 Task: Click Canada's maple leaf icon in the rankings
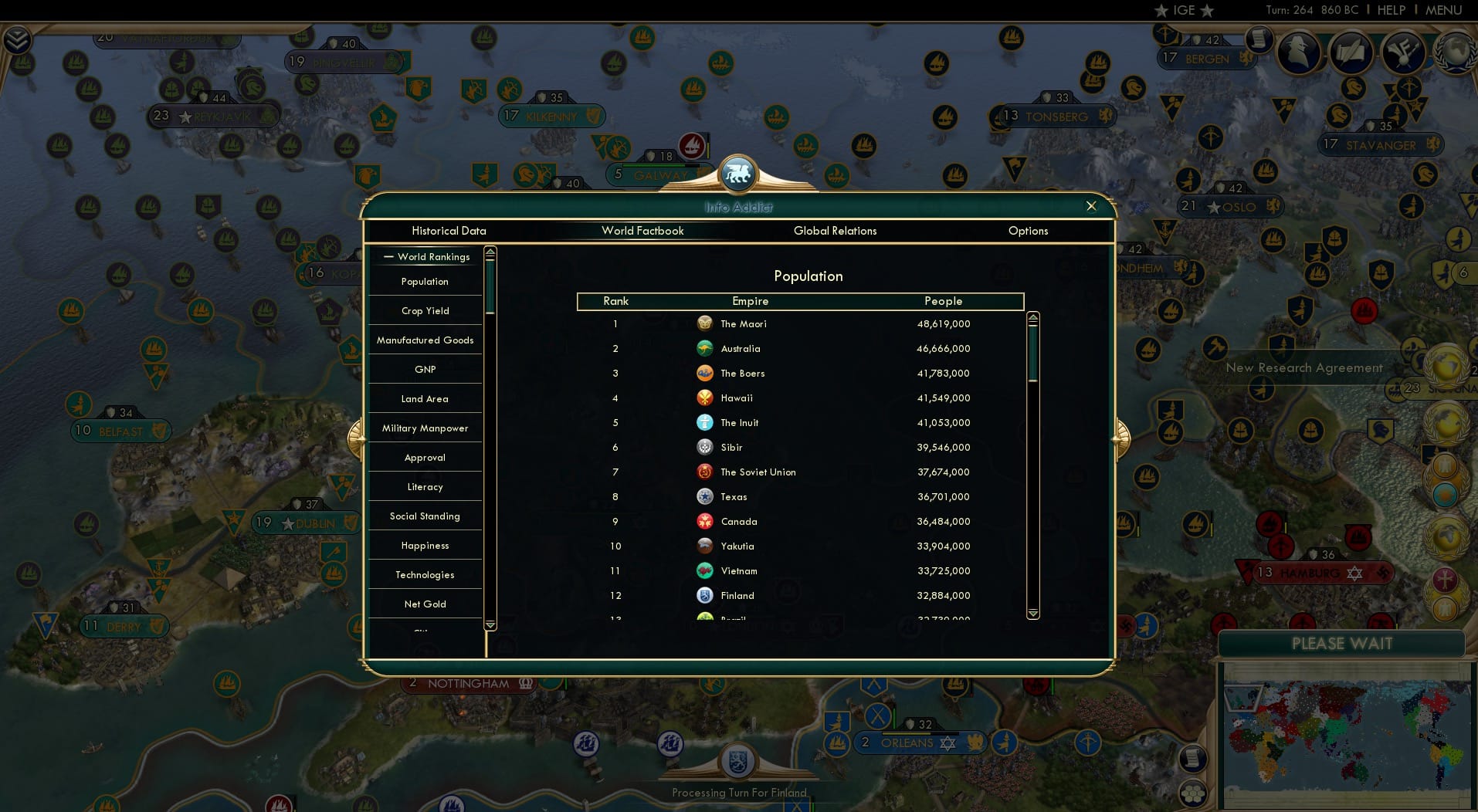(705, 521)
